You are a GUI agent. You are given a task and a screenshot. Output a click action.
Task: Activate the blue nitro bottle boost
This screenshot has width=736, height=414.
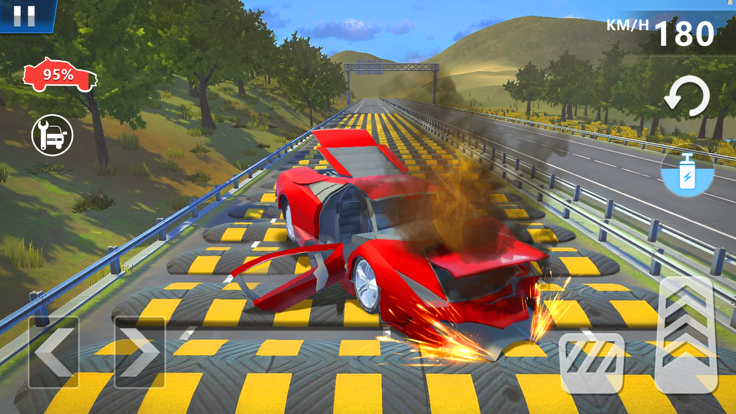[x=688, y=172]
